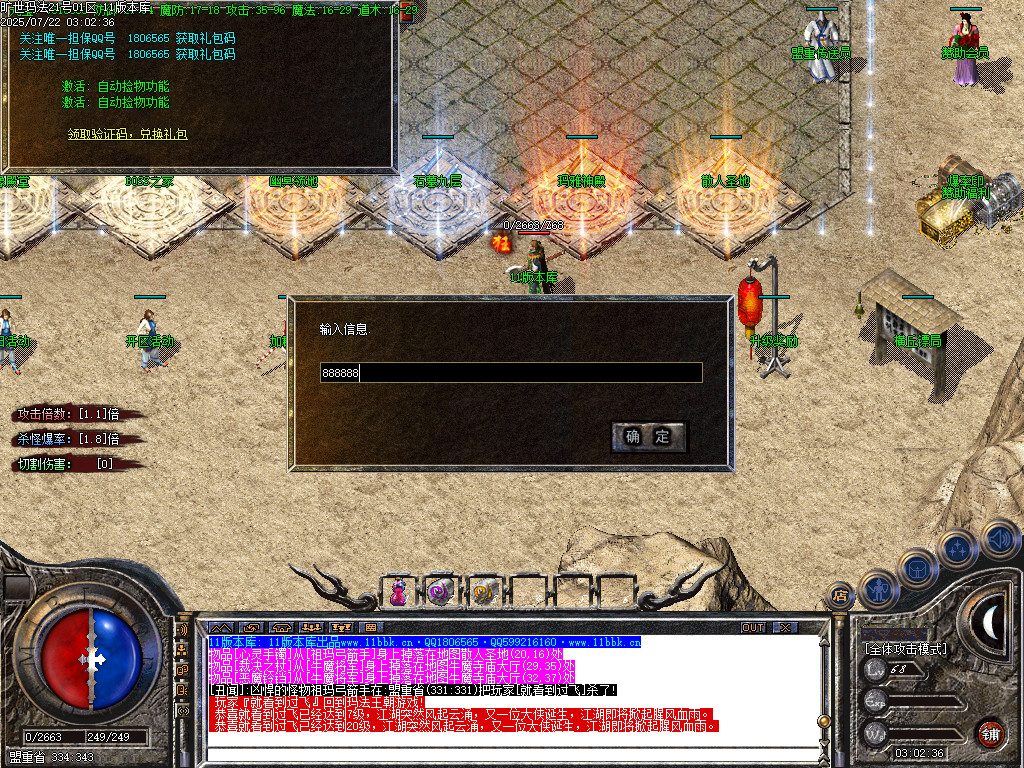Image resolution: width=1024 pixels, height=768 pixels.
Task: Toggle sound with the speaker button
Action: coord(997,538)
